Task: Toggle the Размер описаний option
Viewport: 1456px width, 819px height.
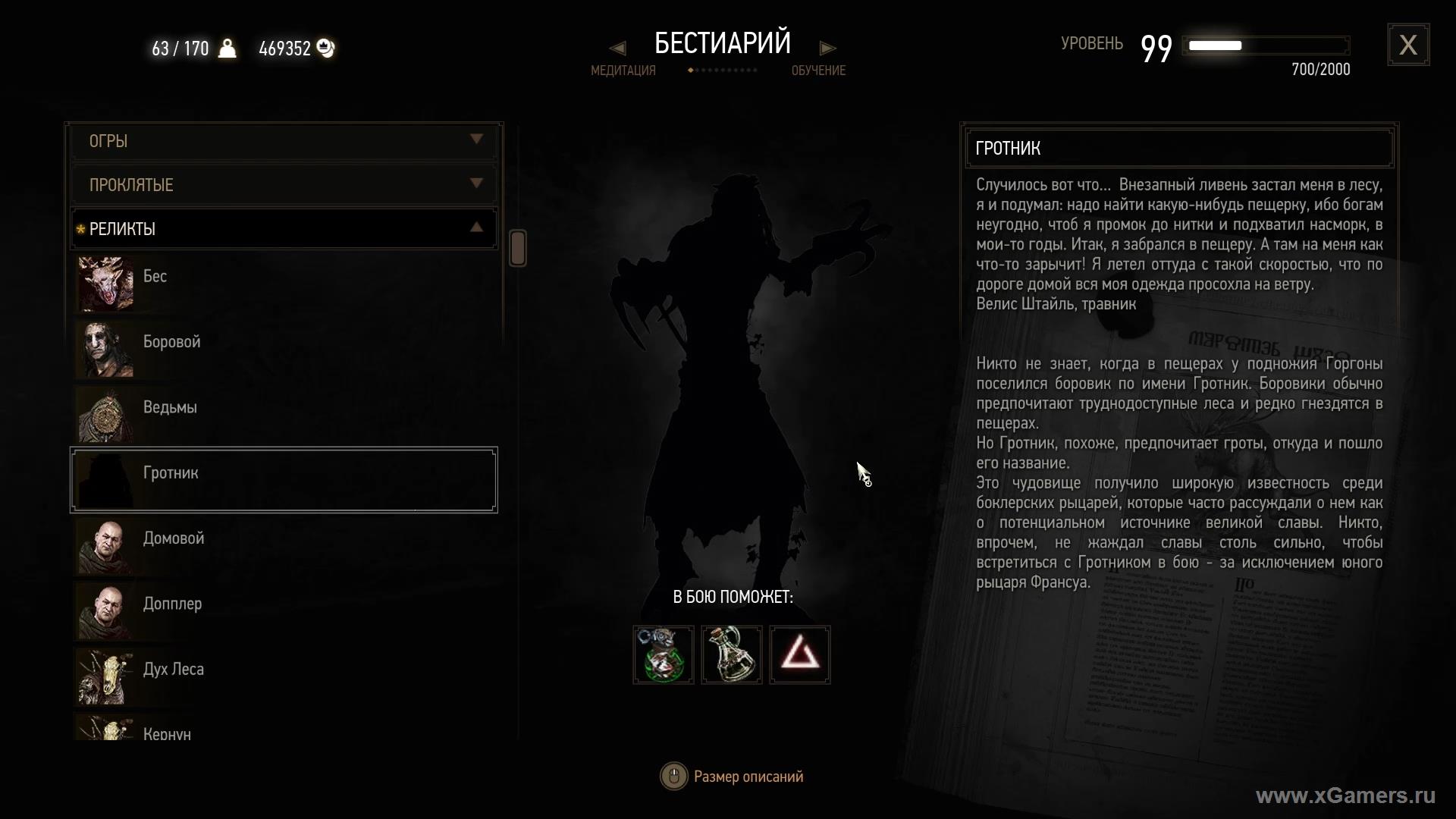Action: 732,777
